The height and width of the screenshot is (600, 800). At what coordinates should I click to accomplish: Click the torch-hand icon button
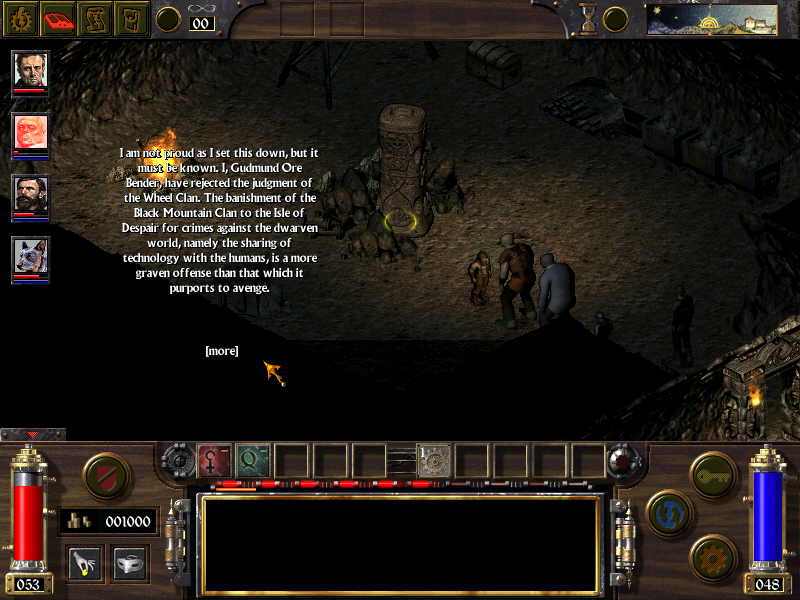85,561
